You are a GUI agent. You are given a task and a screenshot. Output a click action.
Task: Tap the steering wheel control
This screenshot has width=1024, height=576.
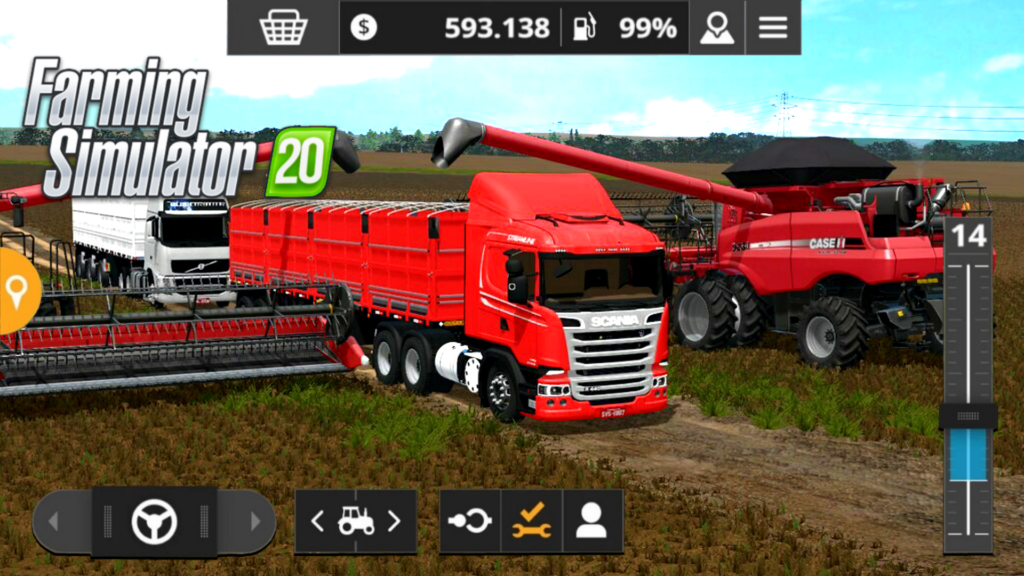(x=154, y=521)
